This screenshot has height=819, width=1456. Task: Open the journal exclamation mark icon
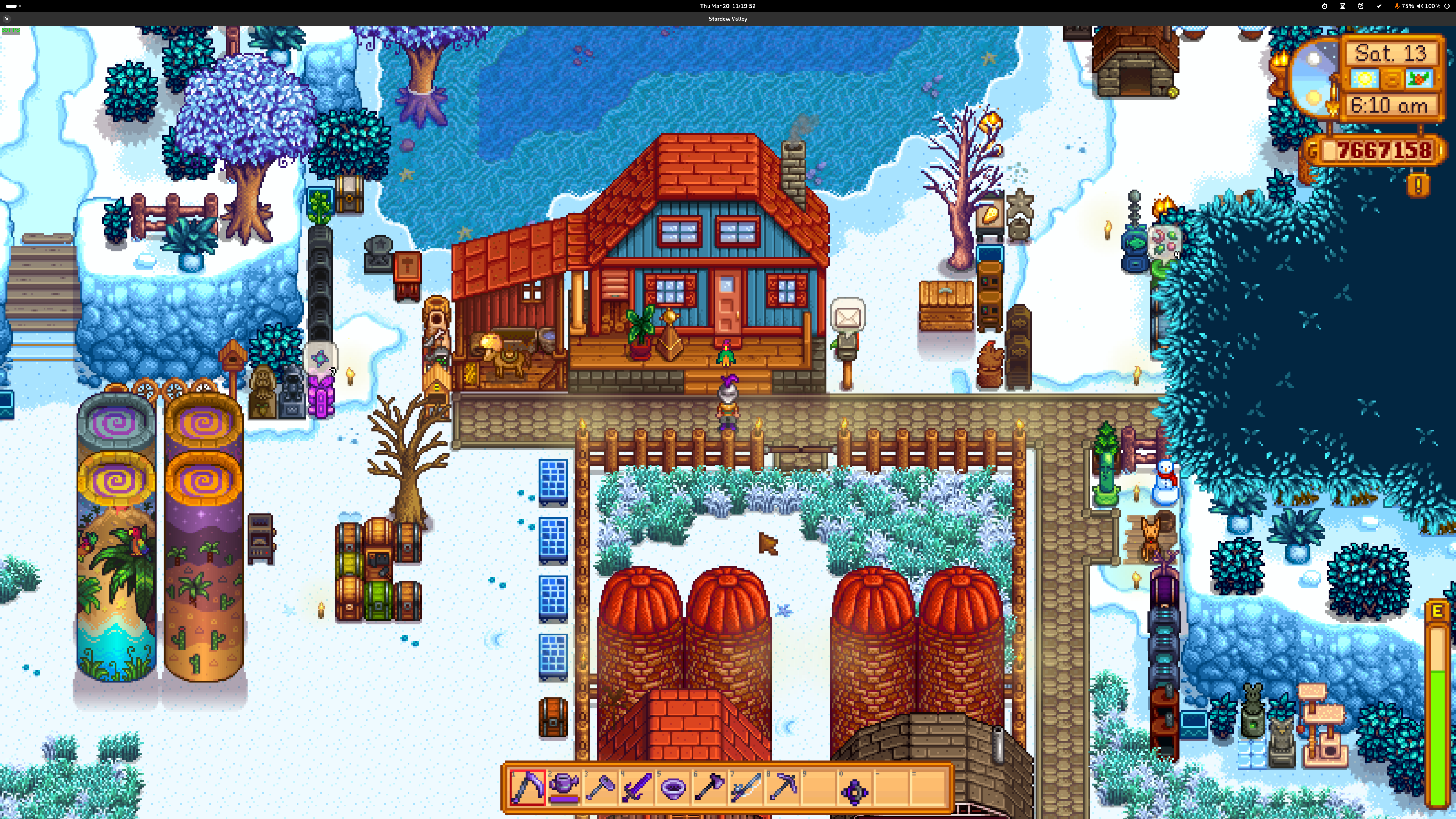pos(1418,185)
